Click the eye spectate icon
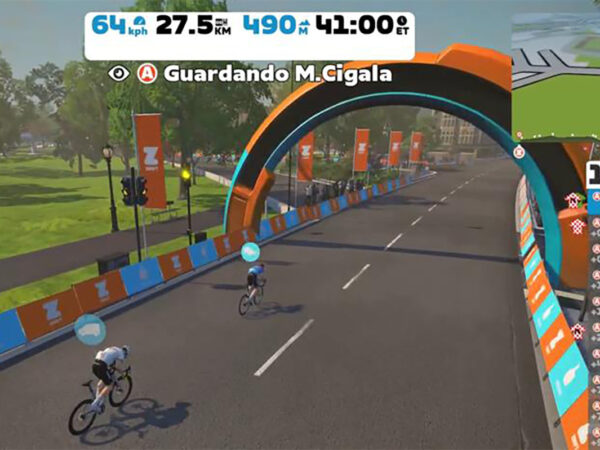 [120, 73]
